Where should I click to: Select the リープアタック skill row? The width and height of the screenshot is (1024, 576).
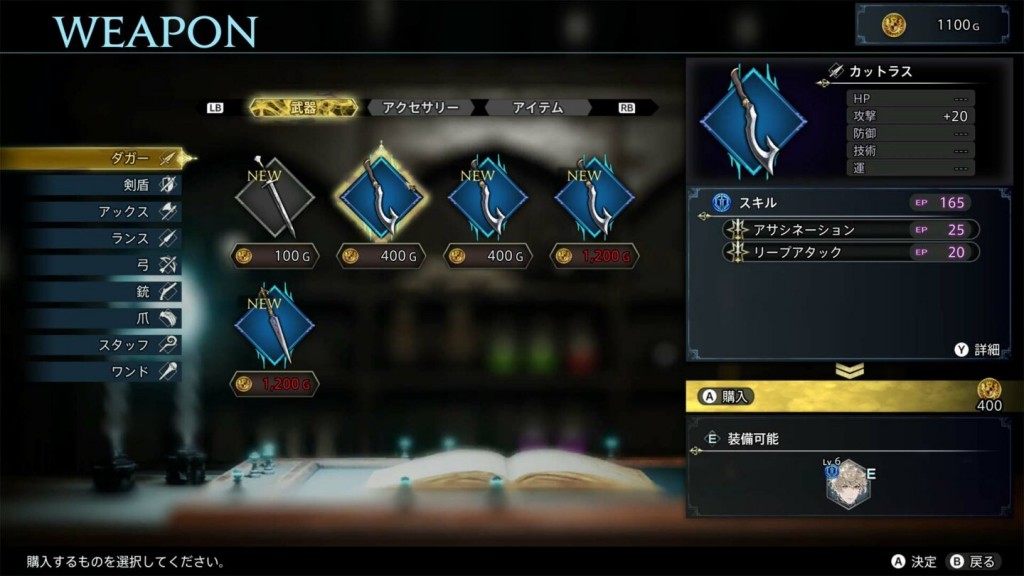[x=850, y=252]
